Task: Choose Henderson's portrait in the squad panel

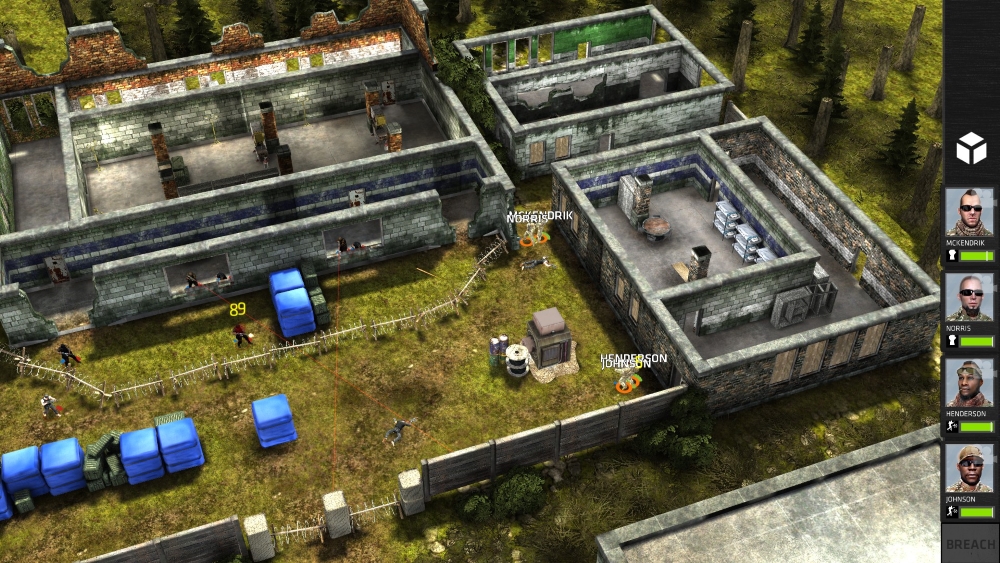Action: [969, 382]
